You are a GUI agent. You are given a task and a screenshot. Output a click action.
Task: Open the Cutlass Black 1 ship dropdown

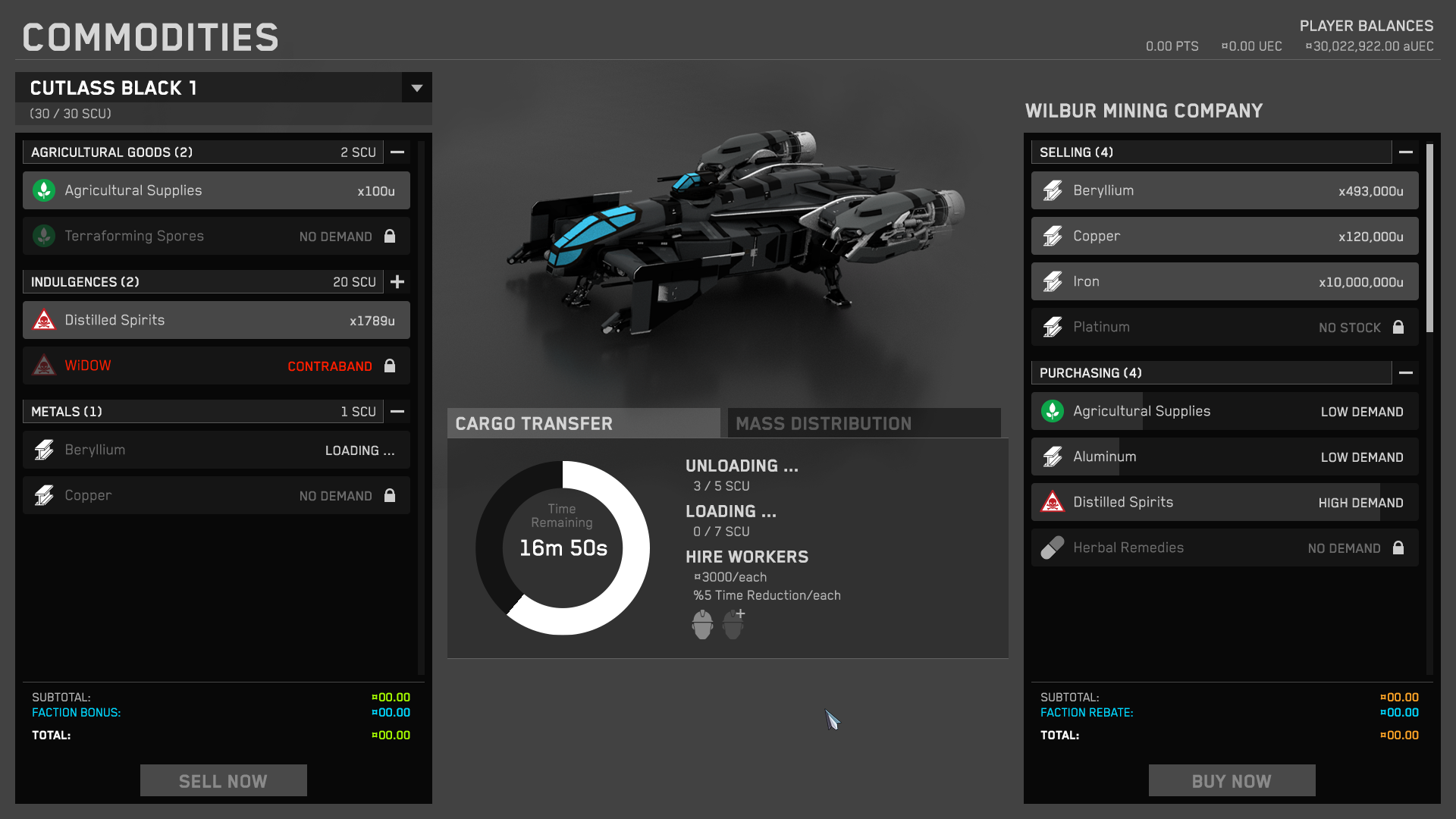(x=416, y=88)
